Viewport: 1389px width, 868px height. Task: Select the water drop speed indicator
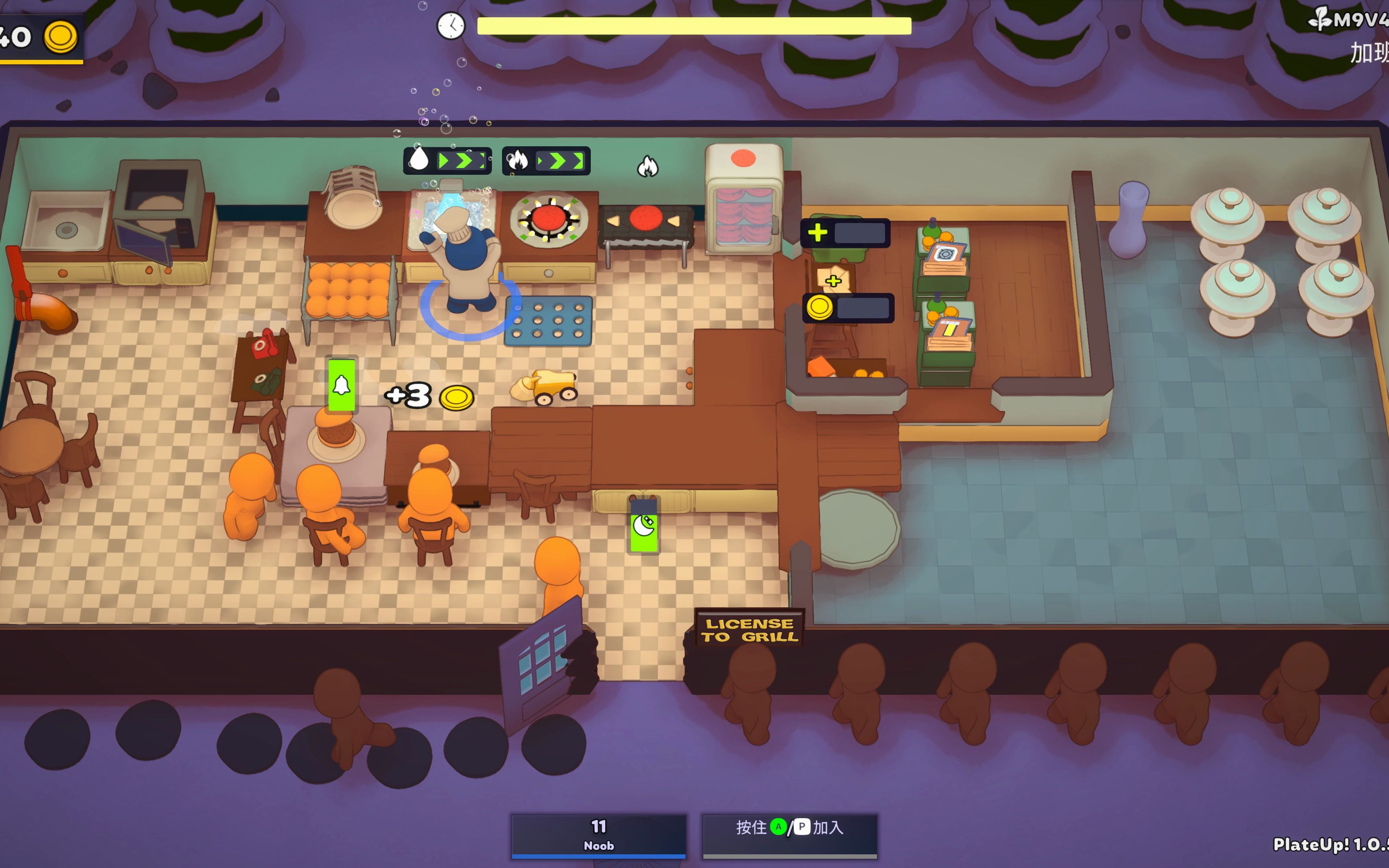pos(448,161)
